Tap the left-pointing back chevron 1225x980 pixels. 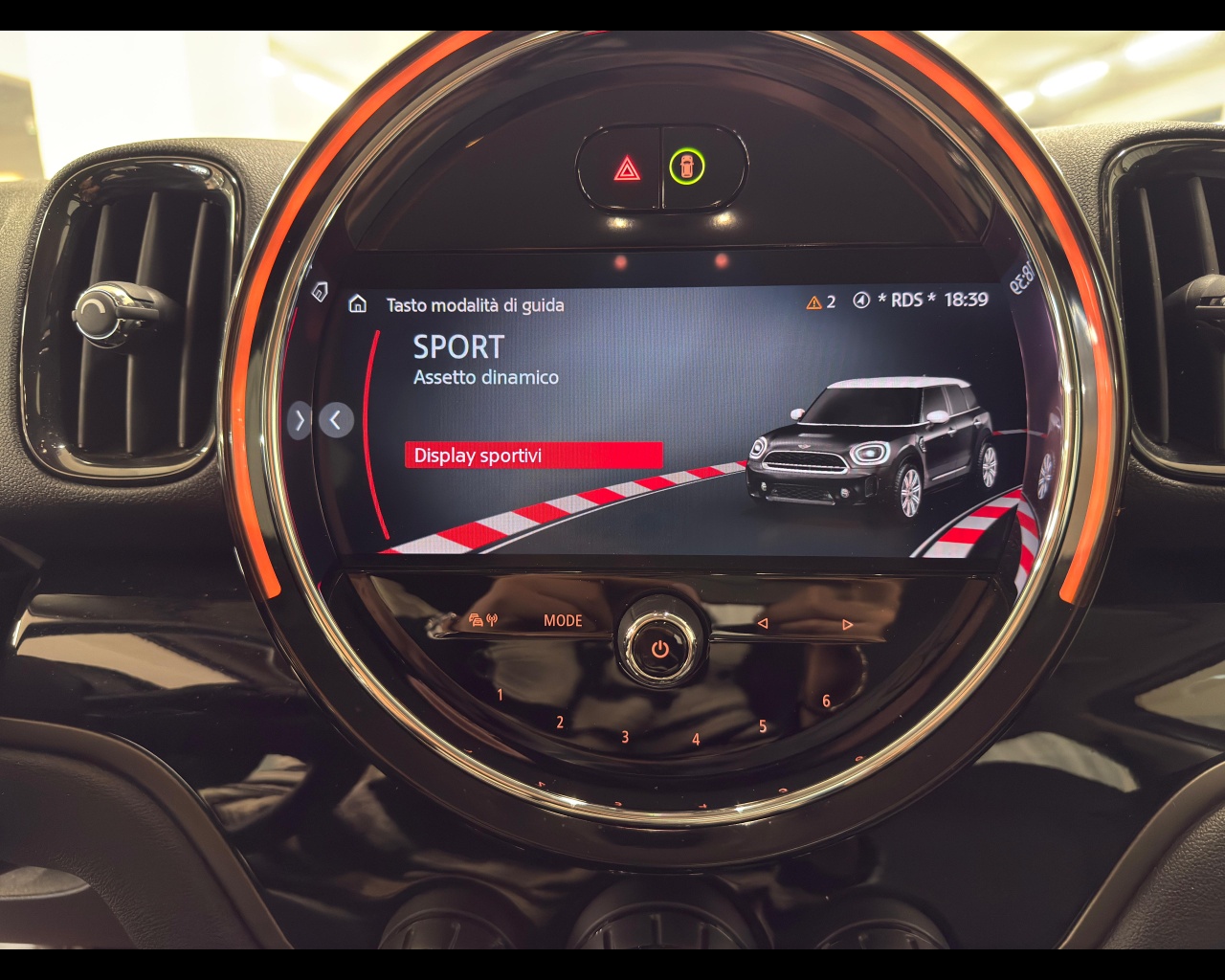click(x=336, y=419)
